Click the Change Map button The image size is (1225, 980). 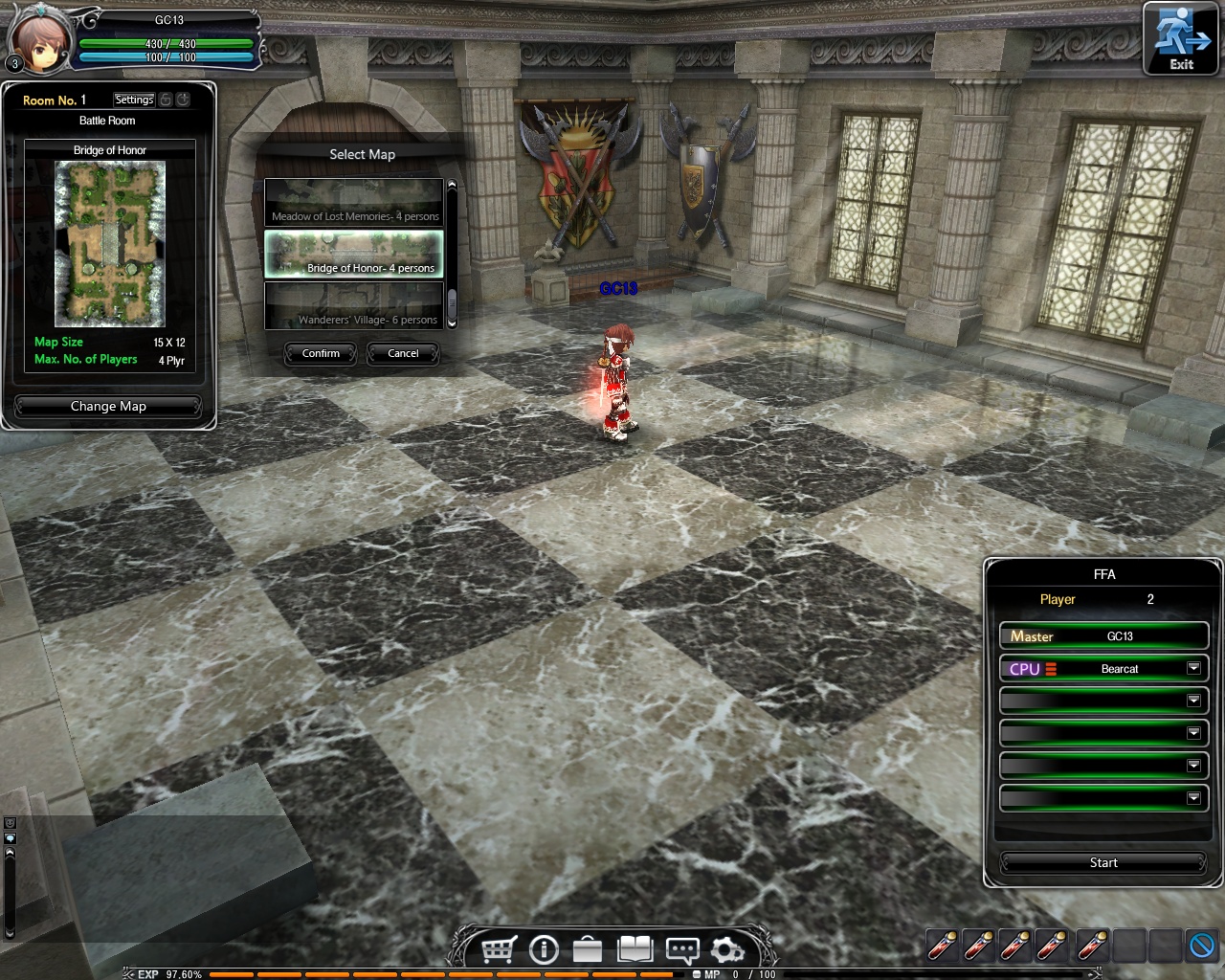coord(108,406)
